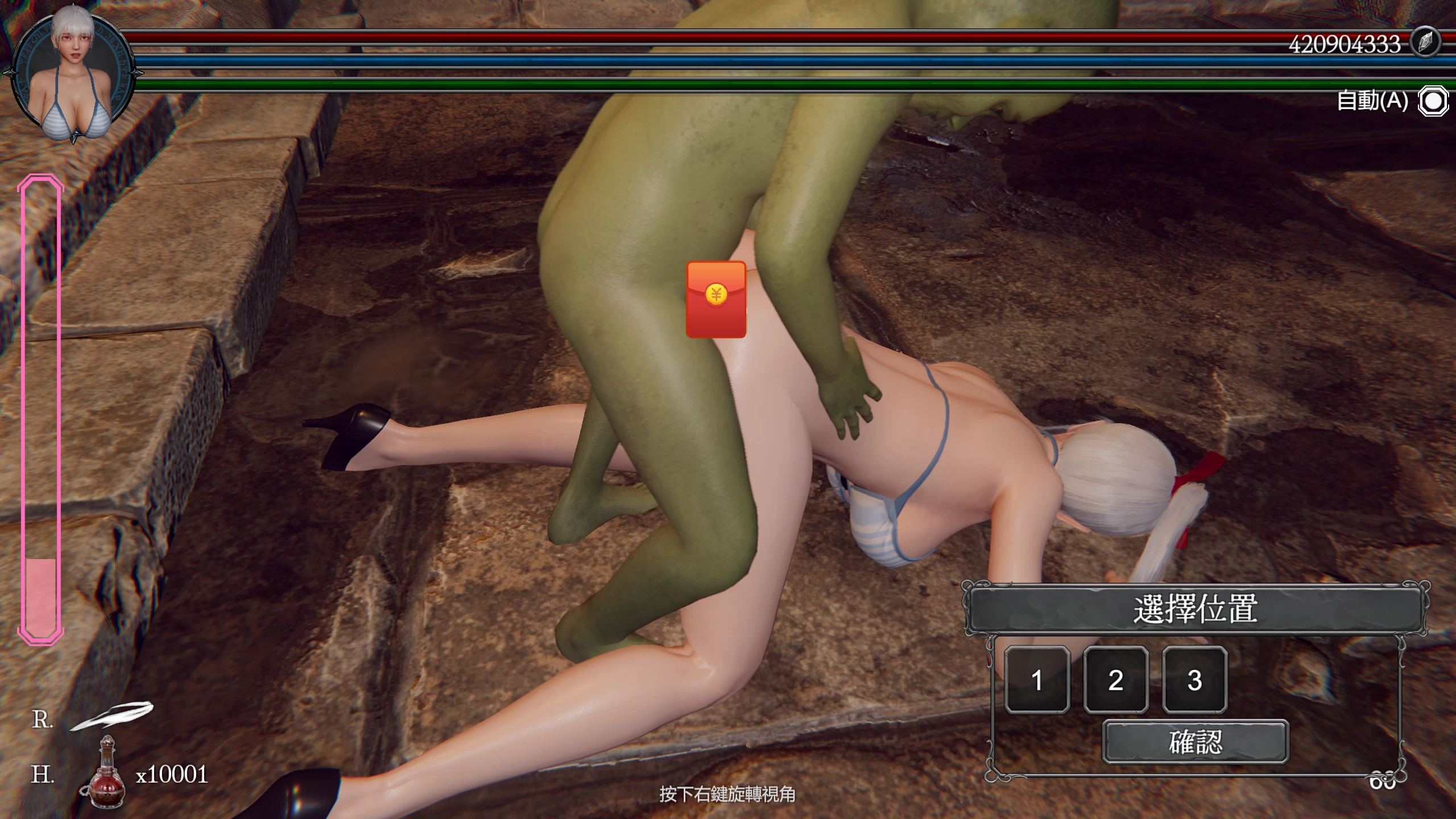Select position 3 in the panel
This screenshot has height=819, width=1456.
tap(1194, 680)
